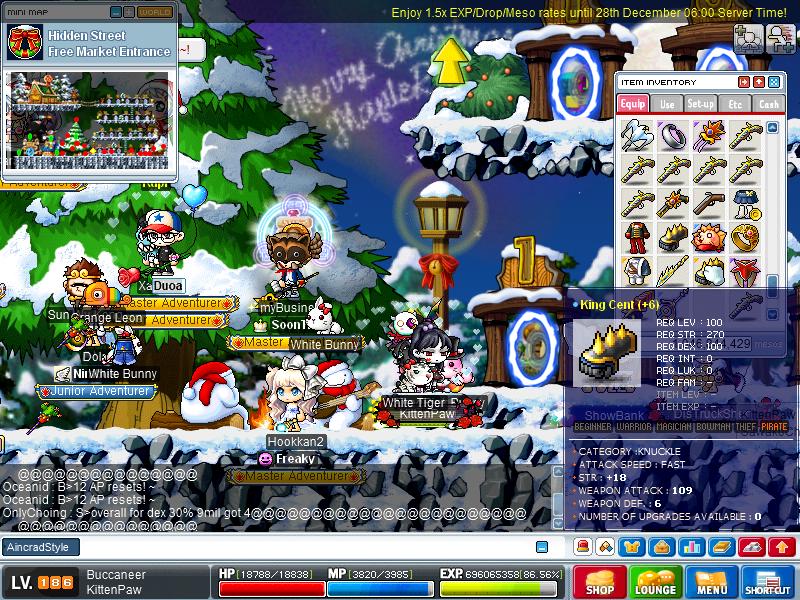Screen dimensions: 800x600
Task: Show the Cash inventory tab
Action: coord(768,103)
